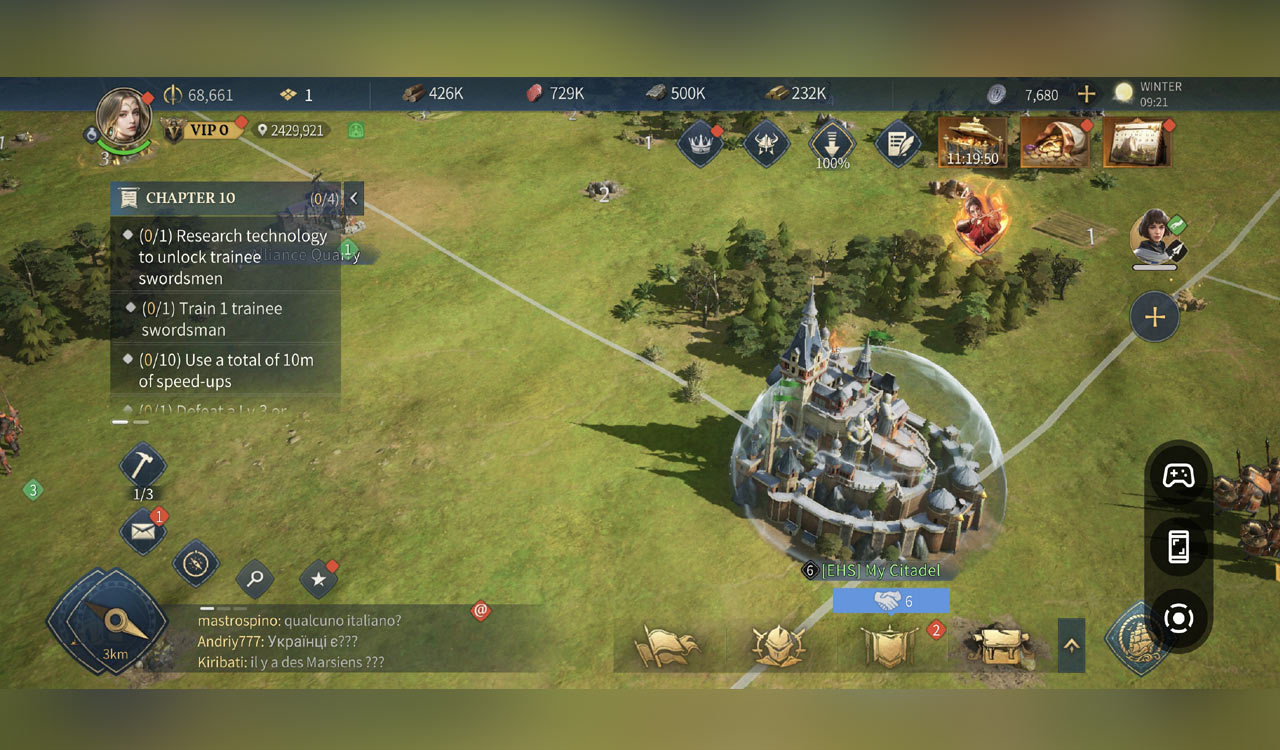
Task: Open the player avatar profile
Action: 124,117
